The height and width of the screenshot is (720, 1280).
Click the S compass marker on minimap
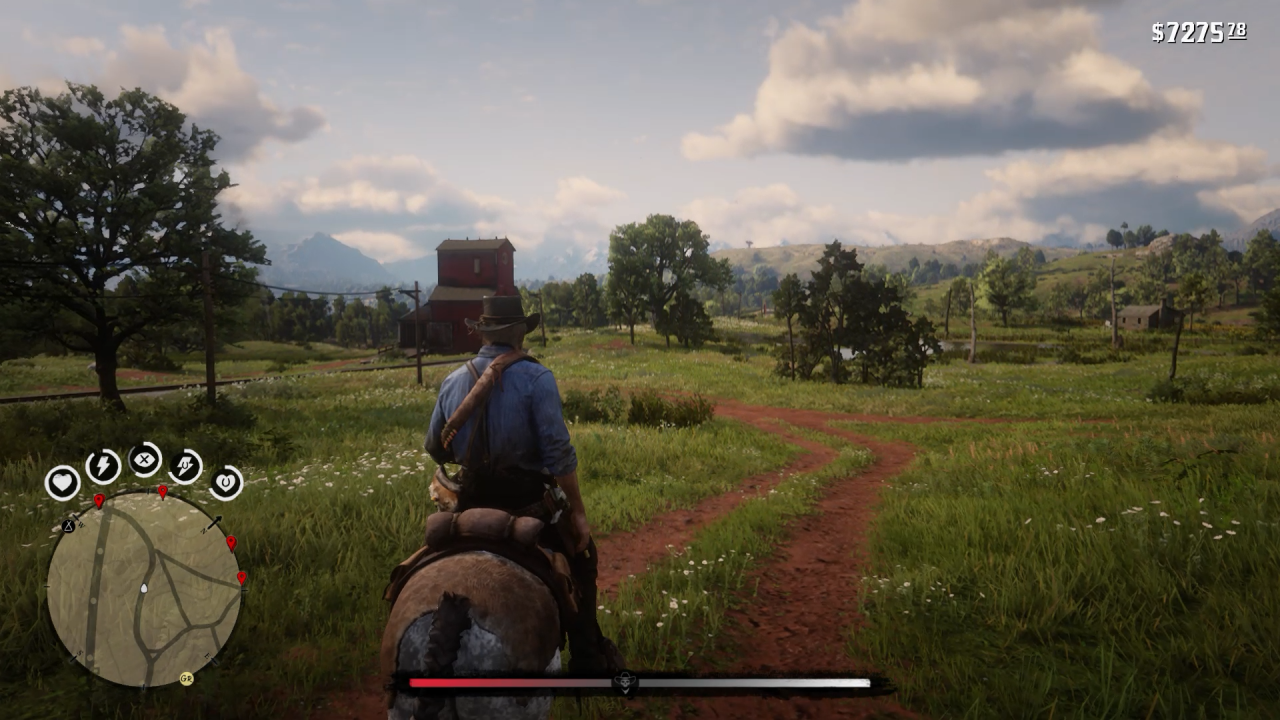click(80, 652)
